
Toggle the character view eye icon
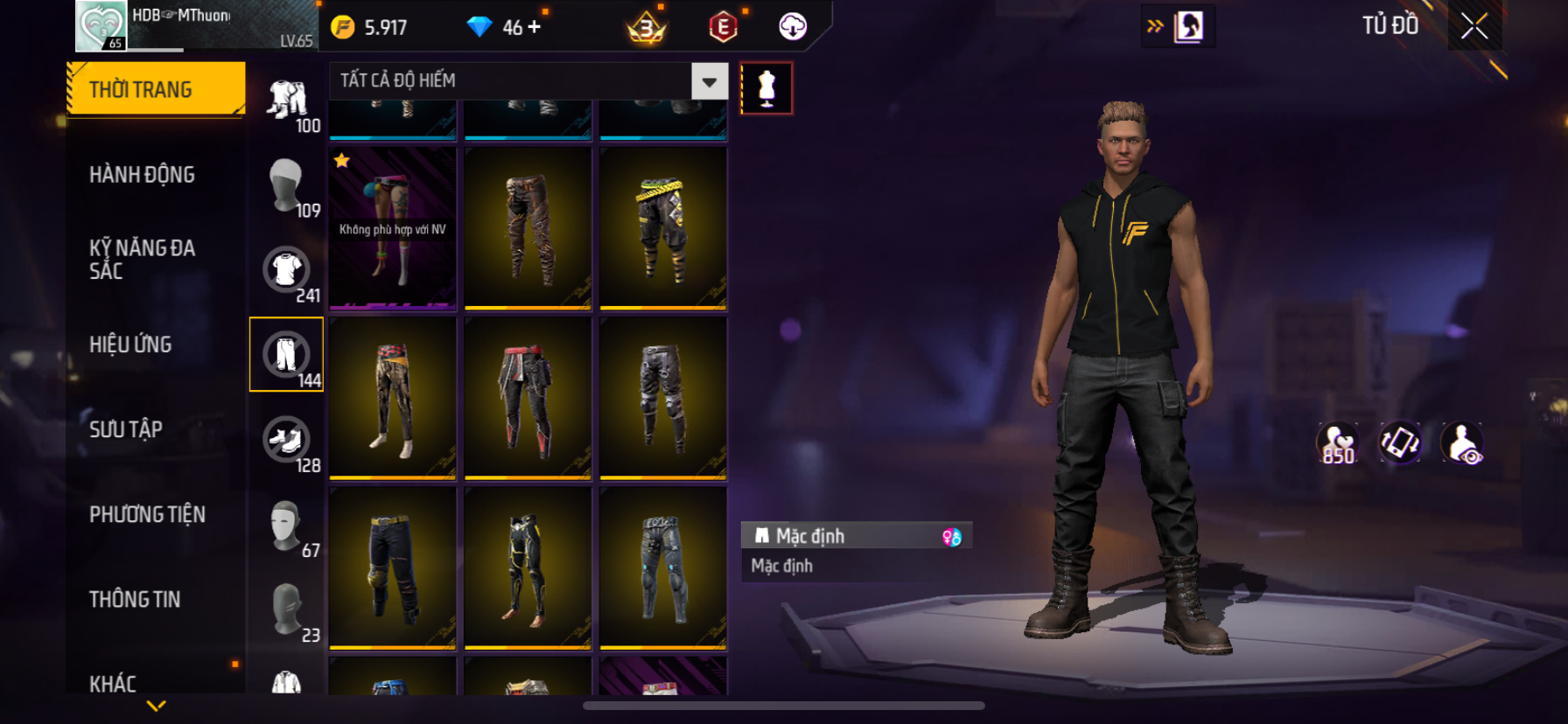(1462, 443)
